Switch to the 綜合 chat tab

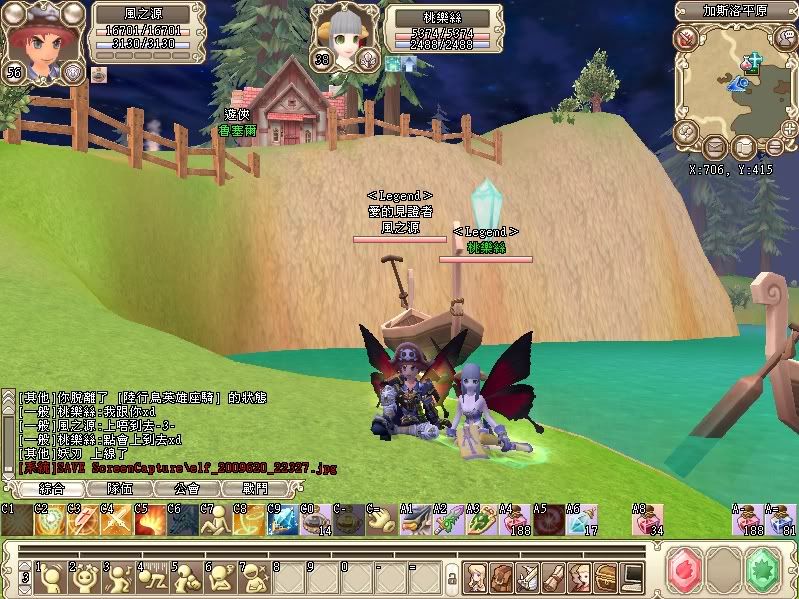click(x=50, y=489)
